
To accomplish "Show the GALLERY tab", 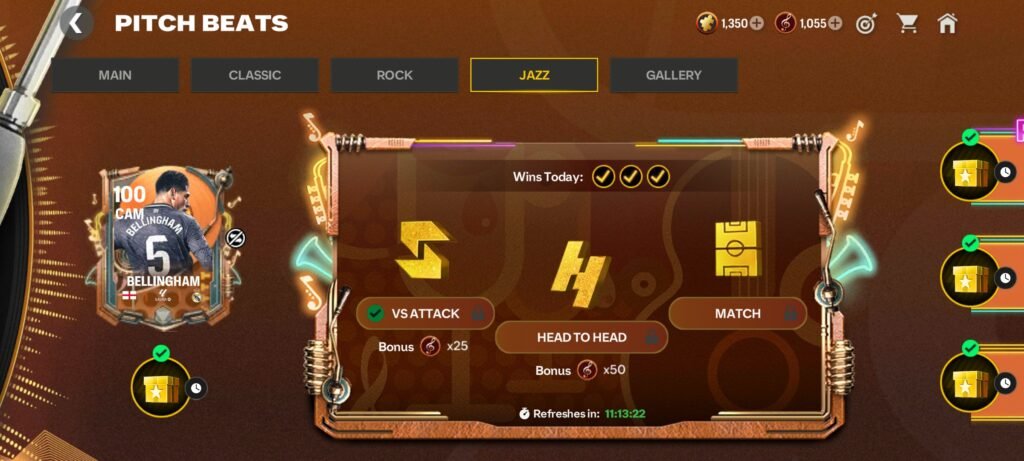I will click(x=673, y=75).
